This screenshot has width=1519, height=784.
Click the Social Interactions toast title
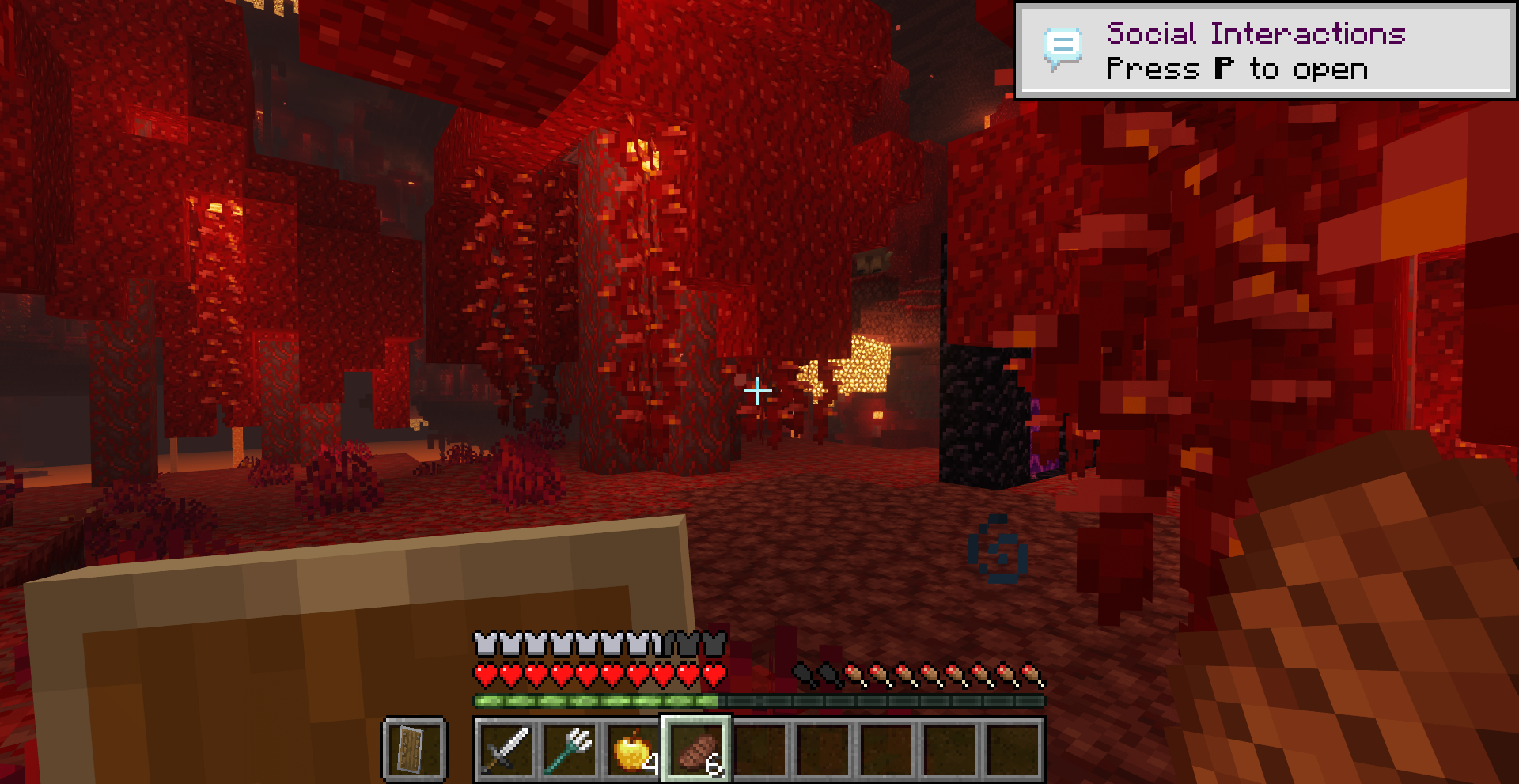1256,33
